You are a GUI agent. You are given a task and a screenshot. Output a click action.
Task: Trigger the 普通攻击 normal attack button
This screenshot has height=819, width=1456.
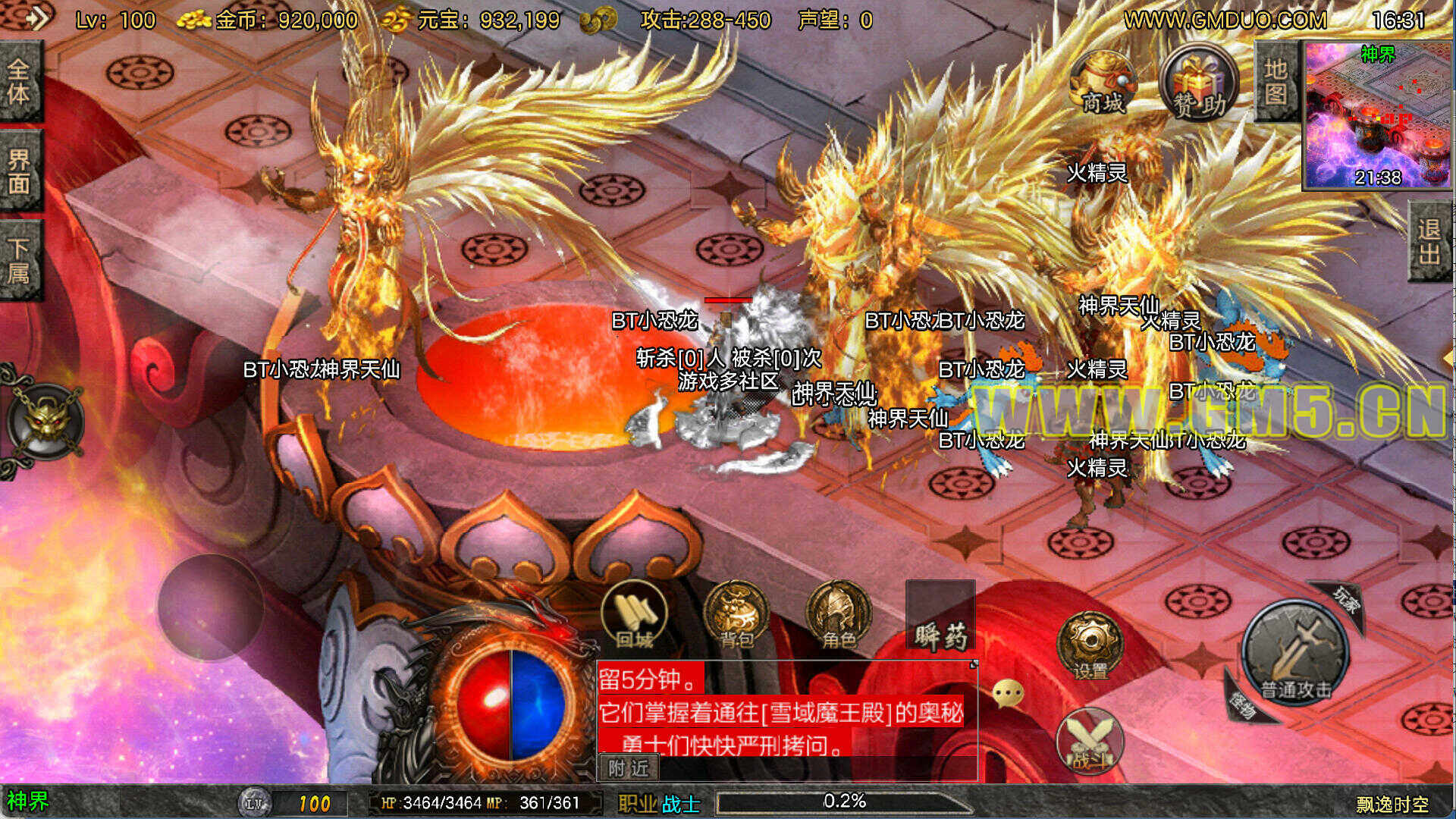point(1295,652)
